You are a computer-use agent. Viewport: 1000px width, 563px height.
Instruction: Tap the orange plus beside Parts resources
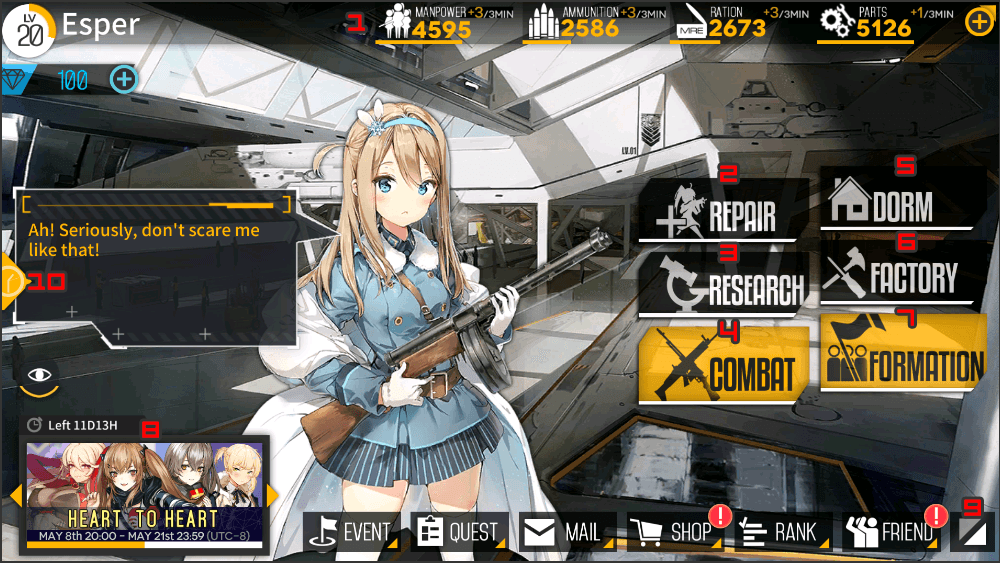pyautogui.click(x=978, y=22)
